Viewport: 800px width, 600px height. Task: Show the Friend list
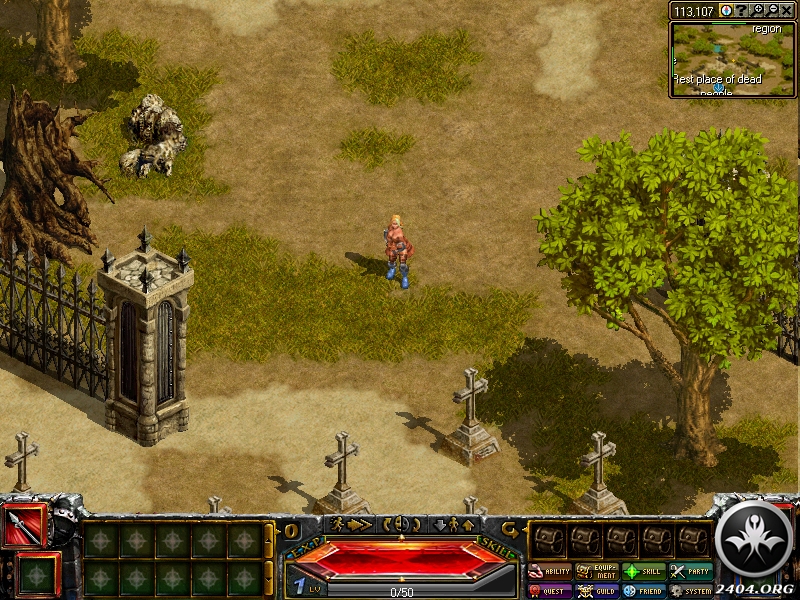pos(644,591)
